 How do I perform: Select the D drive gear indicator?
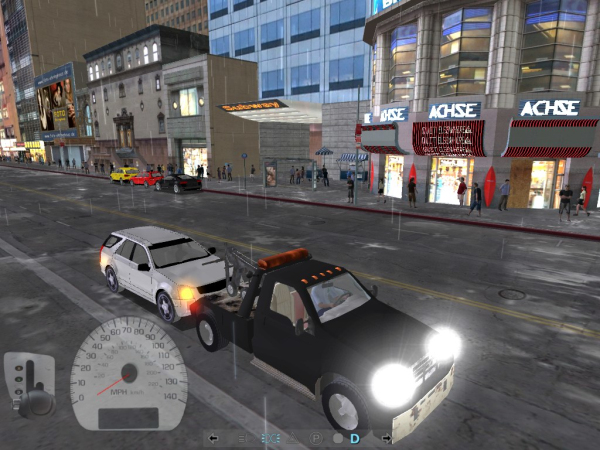point(355,438)
